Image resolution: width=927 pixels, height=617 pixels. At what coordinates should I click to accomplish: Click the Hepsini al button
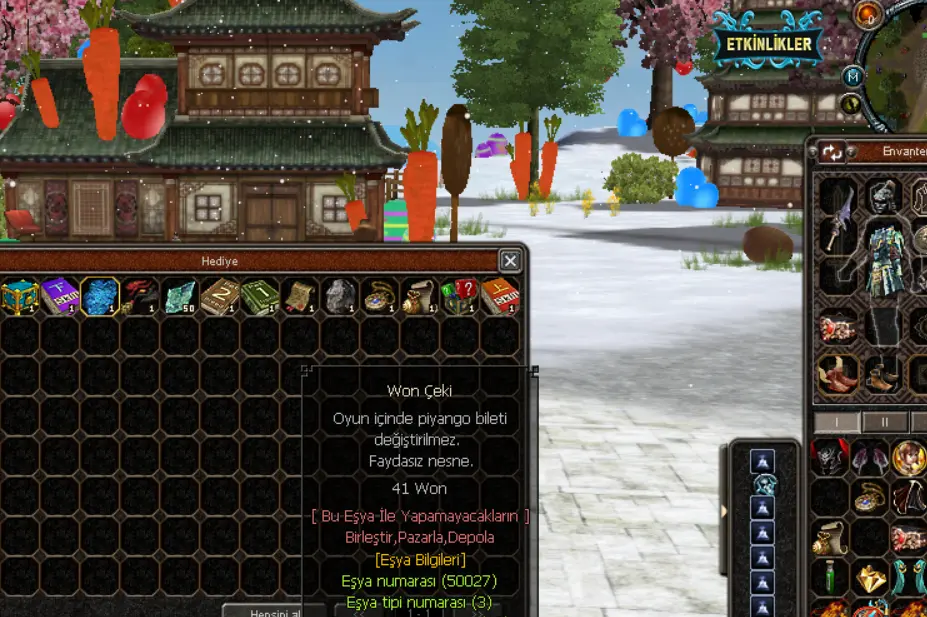274,609
